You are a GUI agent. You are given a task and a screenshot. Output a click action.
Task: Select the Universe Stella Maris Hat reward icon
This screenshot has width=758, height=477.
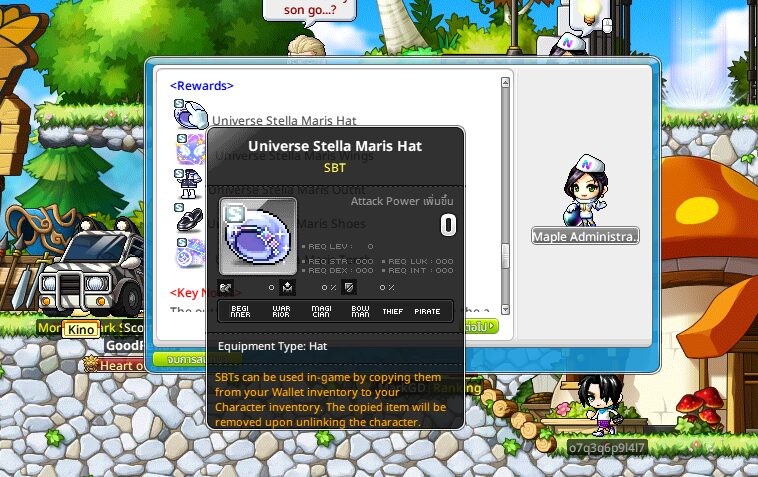pyautogui.click(x=189, y=117)
